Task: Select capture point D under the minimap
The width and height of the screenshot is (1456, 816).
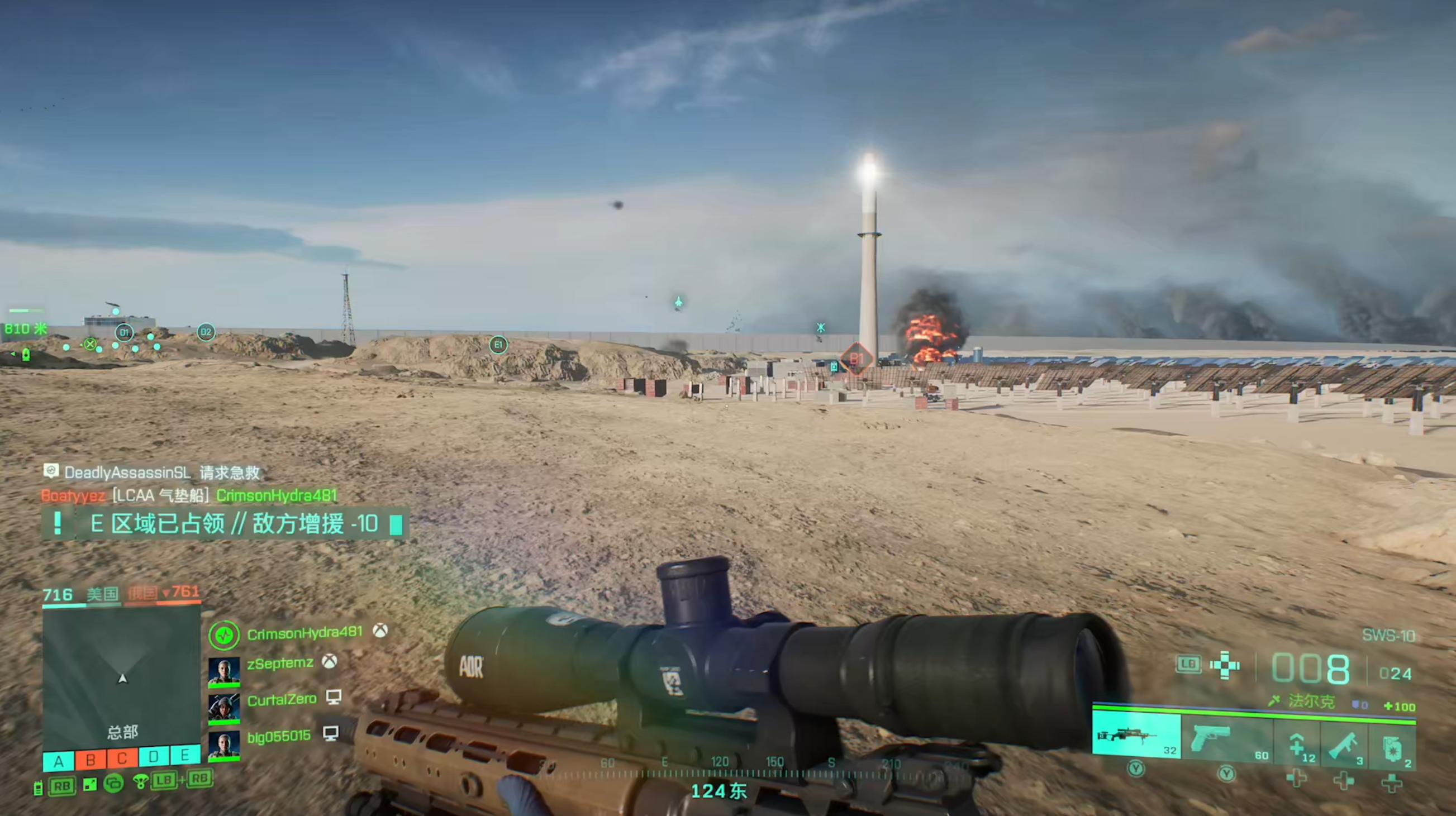Action: click(154, 757)
